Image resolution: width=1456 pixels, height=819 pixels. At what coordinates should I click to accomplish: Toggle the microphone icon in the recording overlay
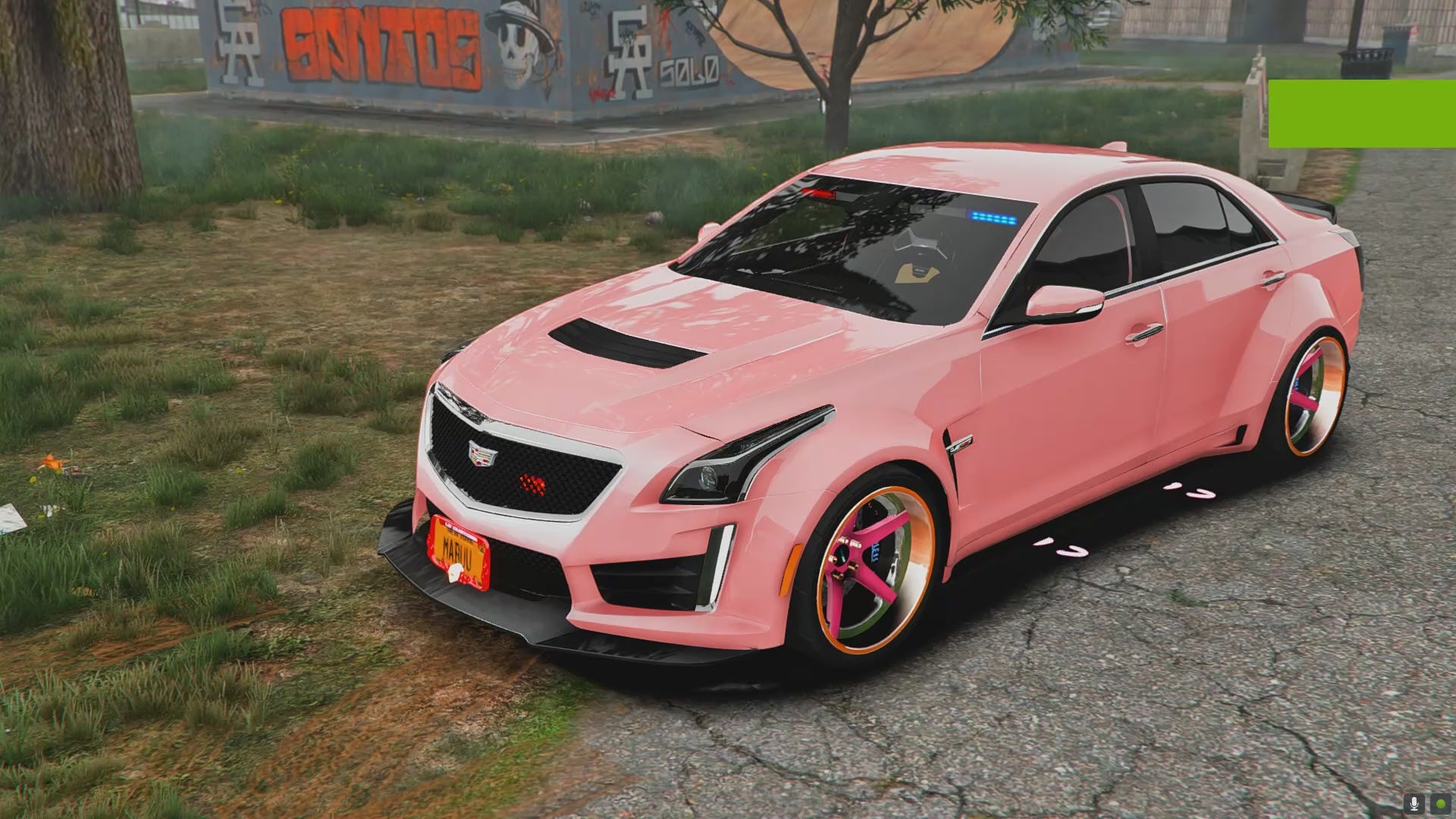(1414, 804)
